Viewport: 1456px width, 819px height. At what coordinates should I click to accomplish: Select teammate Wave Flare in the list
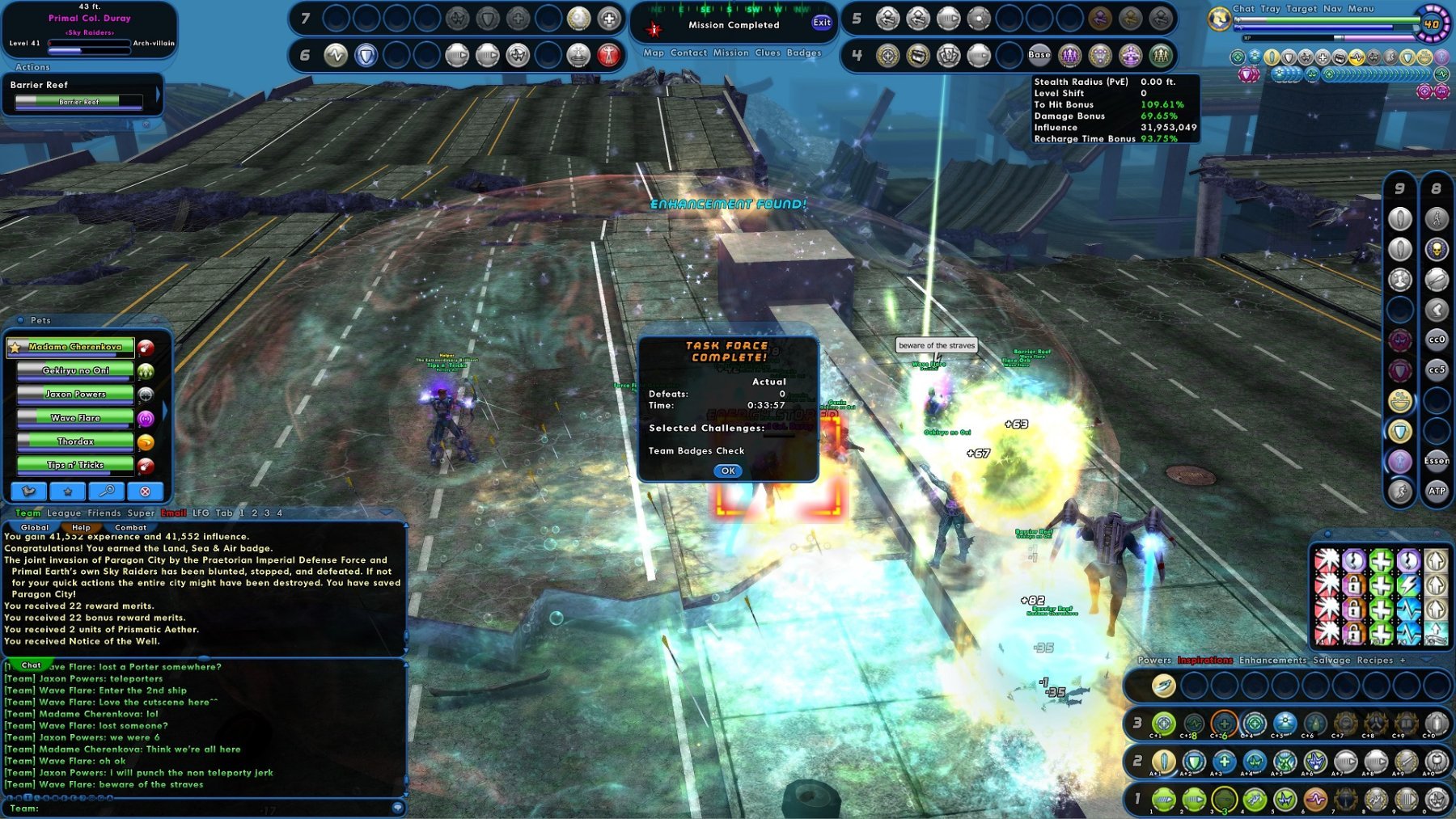pos(75,418)
